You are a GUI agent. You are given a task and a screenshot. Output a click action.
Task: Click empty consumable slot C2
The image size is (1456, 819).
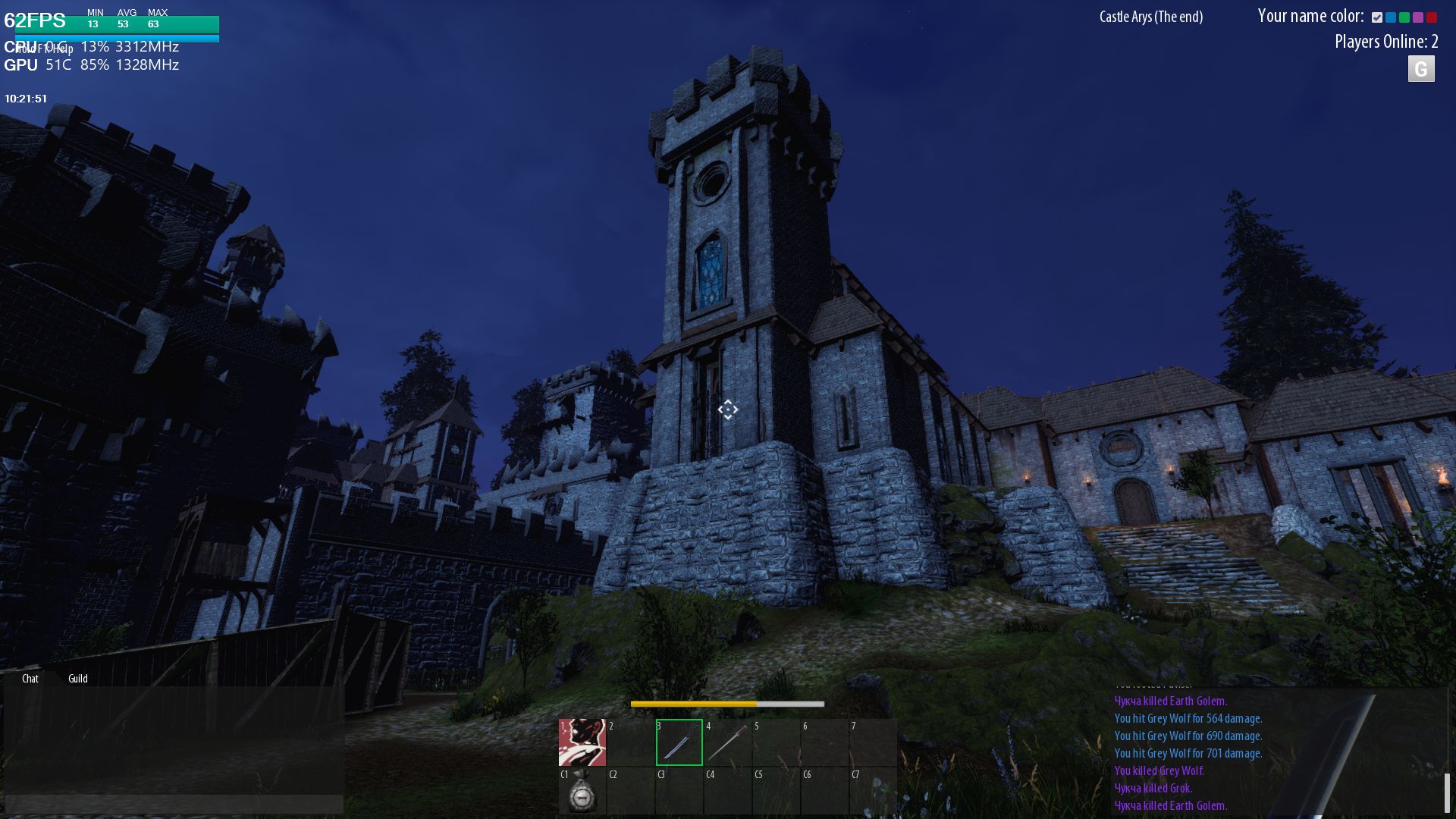pos(629,795)
